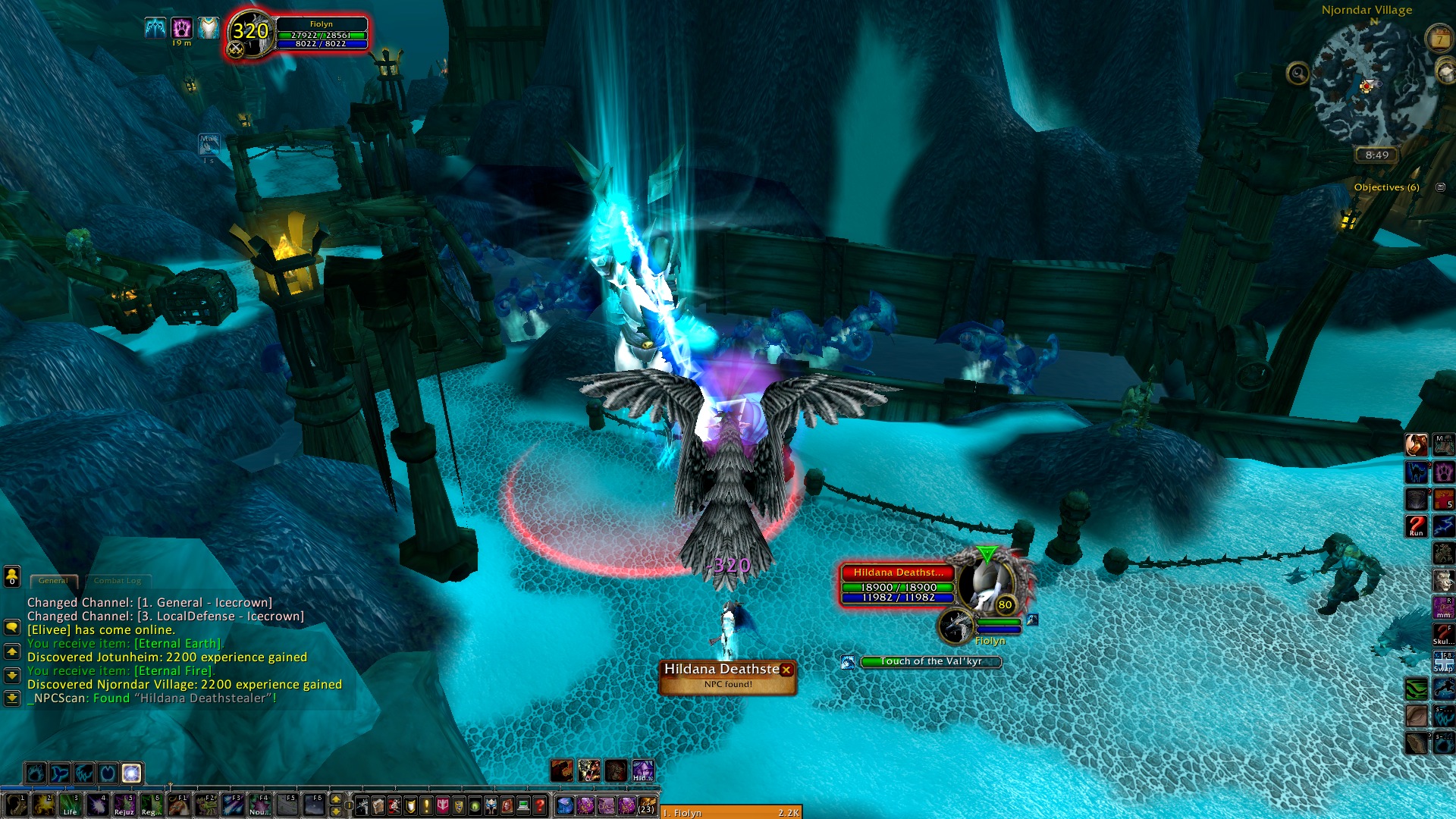
Task: Click Fiolyn's player portrait frame
Action: [252, 34]
